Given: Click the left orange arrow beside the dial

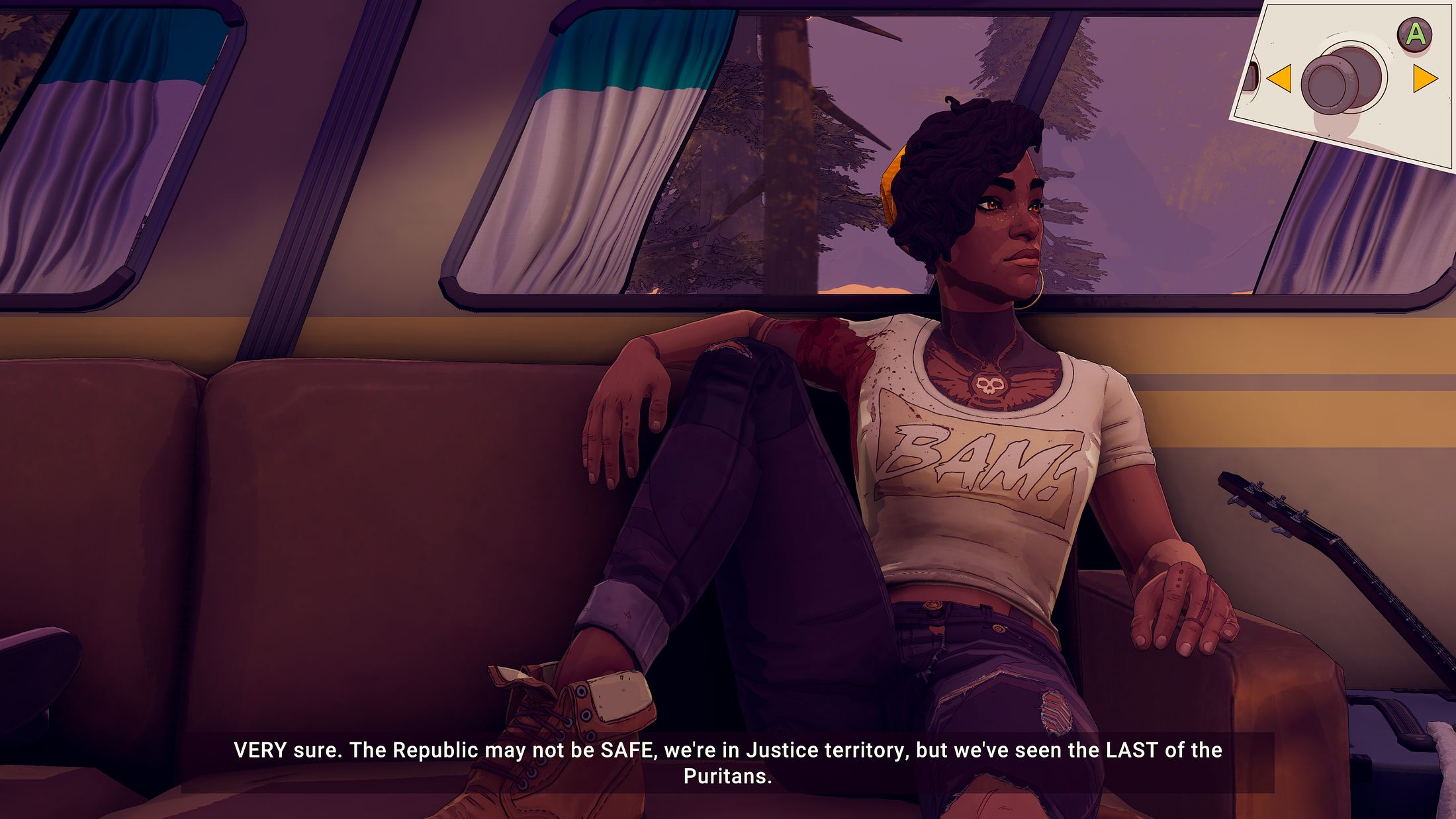Looking at the screenshot, I should 1280,78.
